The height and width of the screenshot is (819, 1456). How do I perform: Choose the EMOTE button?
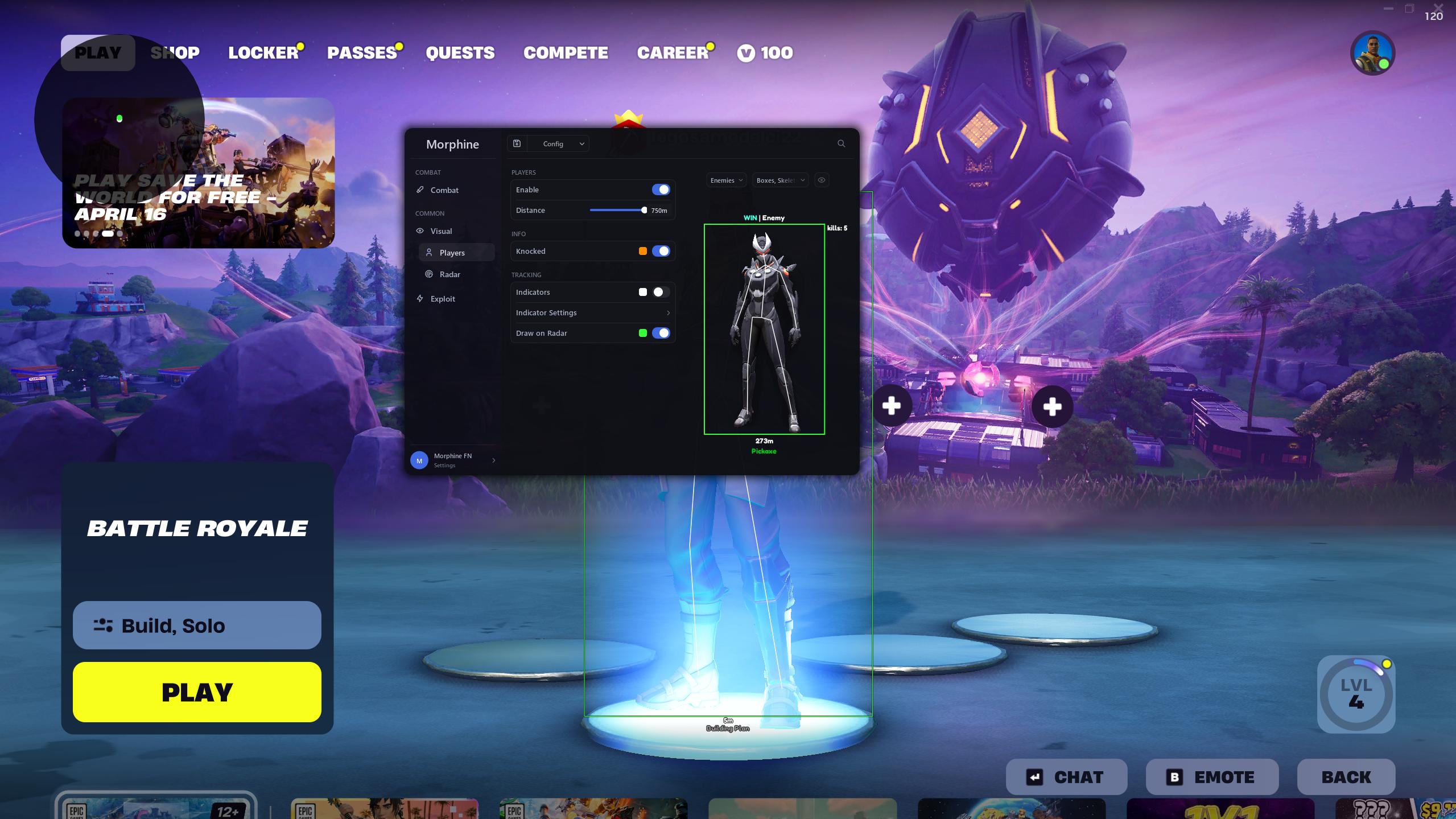pos(1212,777)
